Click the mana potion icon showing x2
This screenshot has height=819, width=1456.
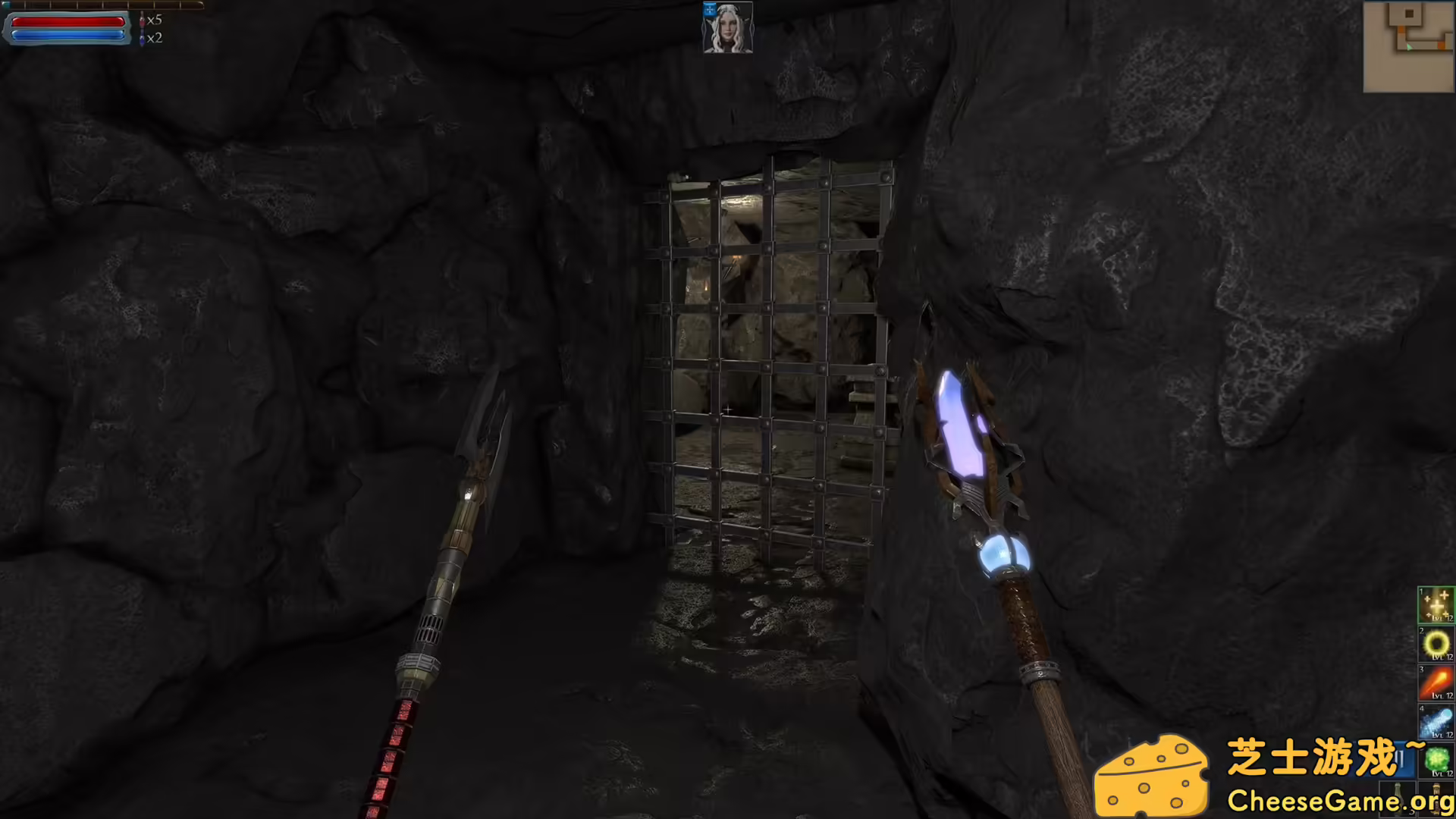coord(142,37)
